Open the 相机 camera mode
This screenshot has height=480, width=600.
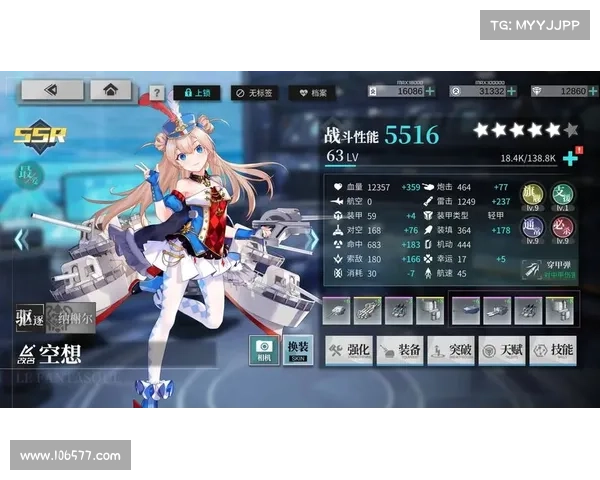point(264,350)
